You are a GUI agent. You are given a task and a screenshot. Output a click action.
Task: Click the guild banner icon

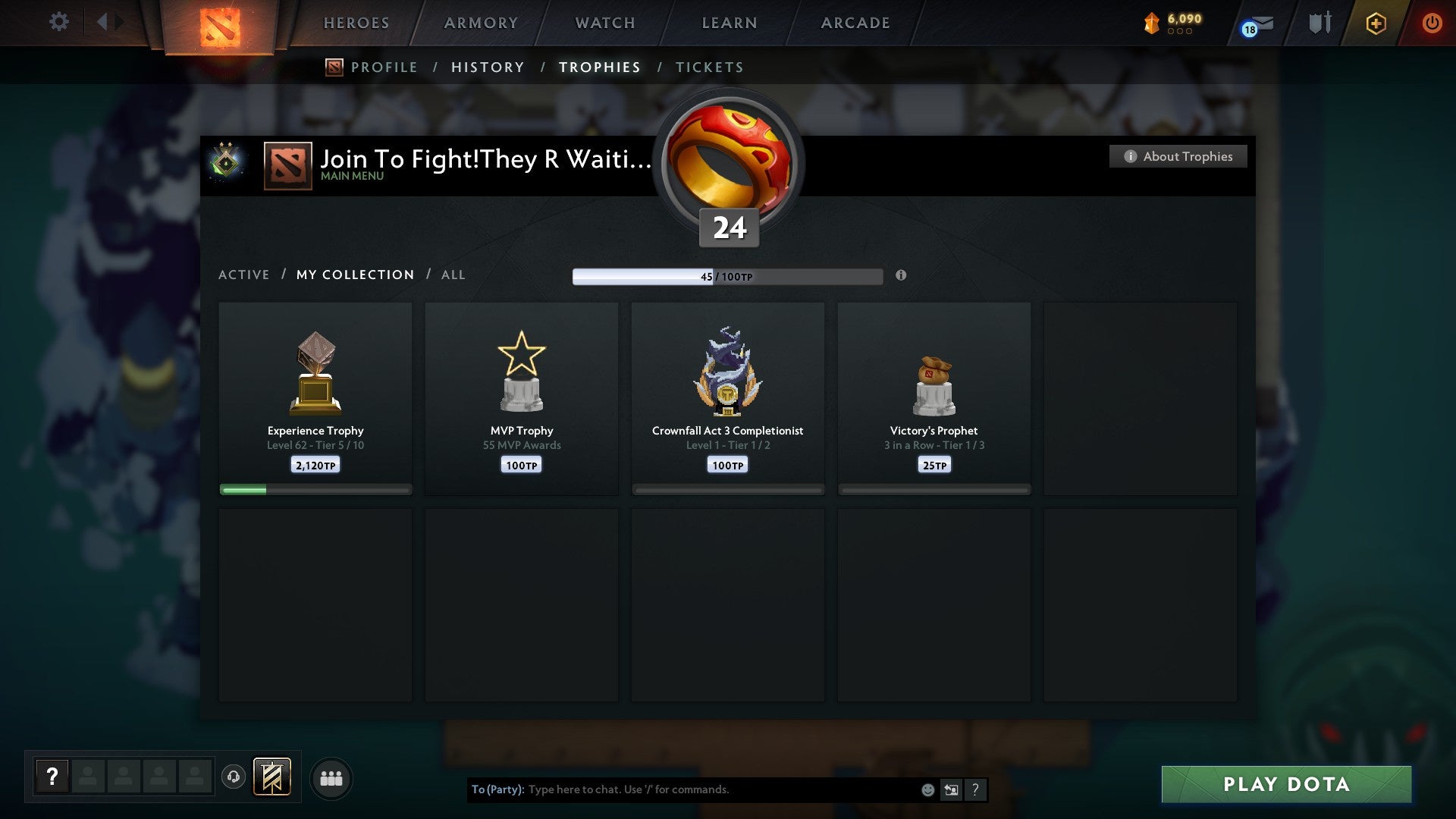[271, 777]
